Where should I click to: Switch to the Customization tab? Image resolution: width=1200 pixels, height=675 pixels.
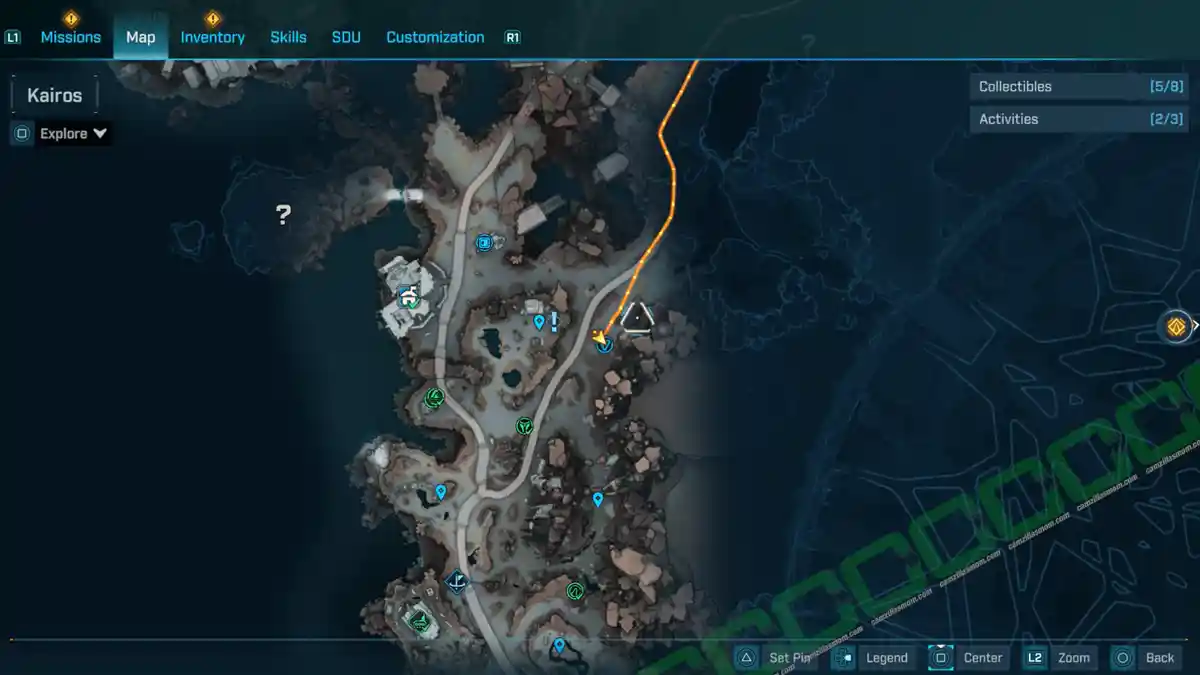[435, 37]
